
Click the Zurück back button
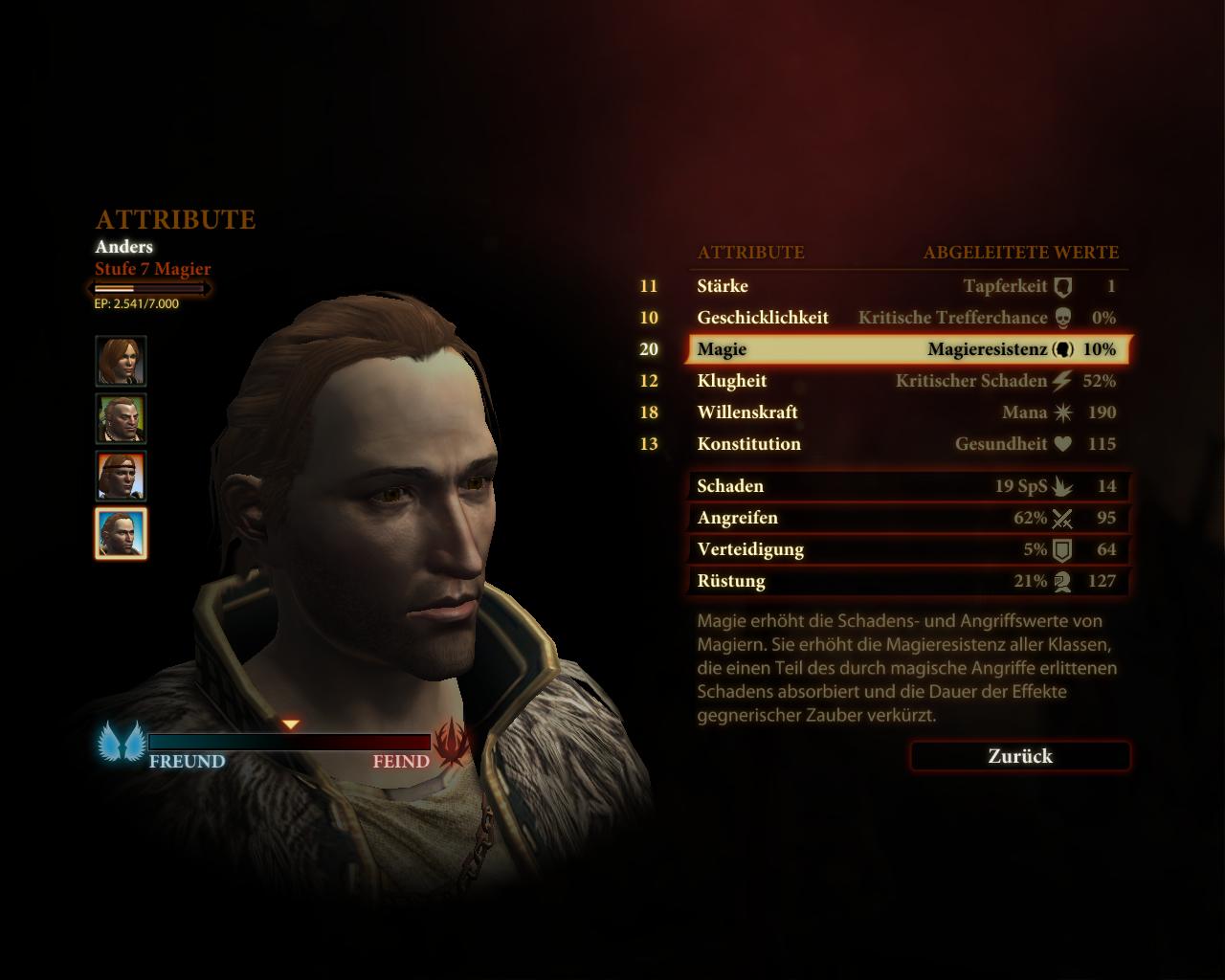(1020, 756)
